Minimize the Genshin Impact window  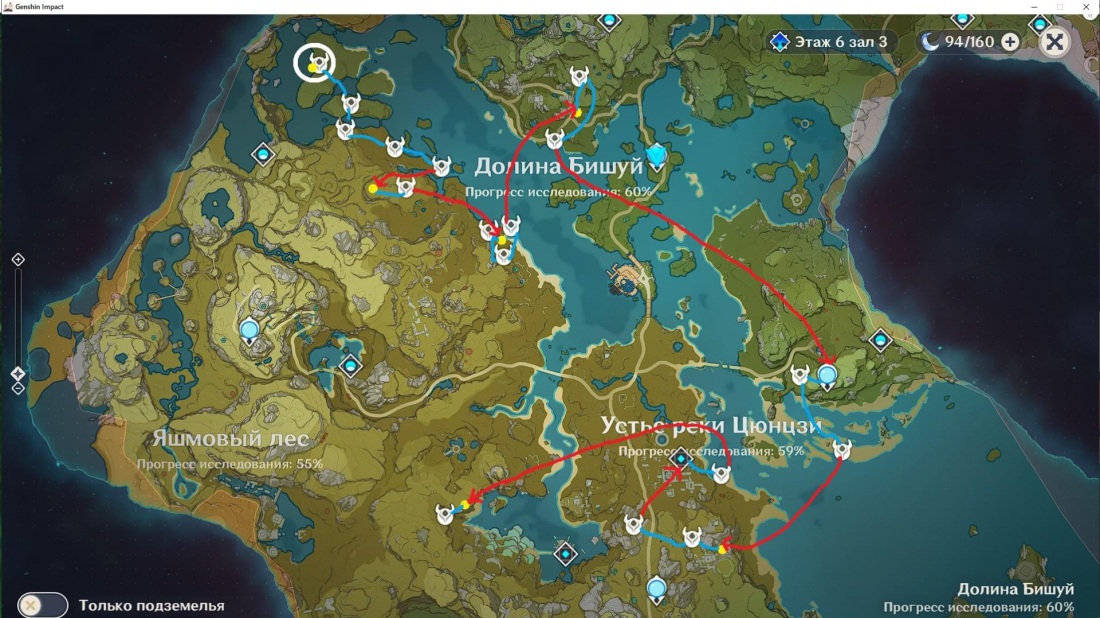pyautogui.click(x=1032, y=7)
